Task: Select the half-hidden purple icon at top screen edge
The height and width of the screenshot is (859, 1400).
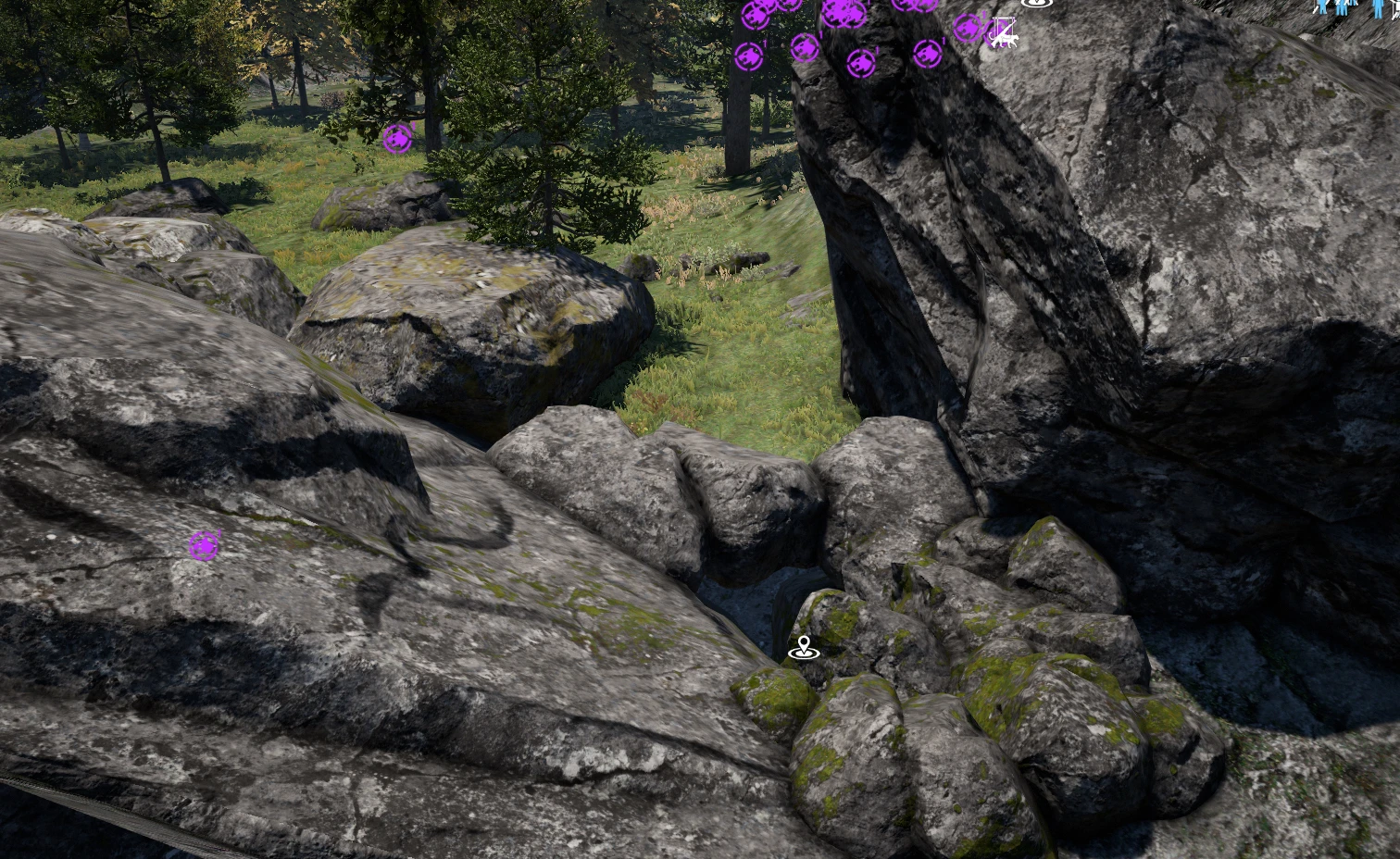Action: tap(913, 4)
